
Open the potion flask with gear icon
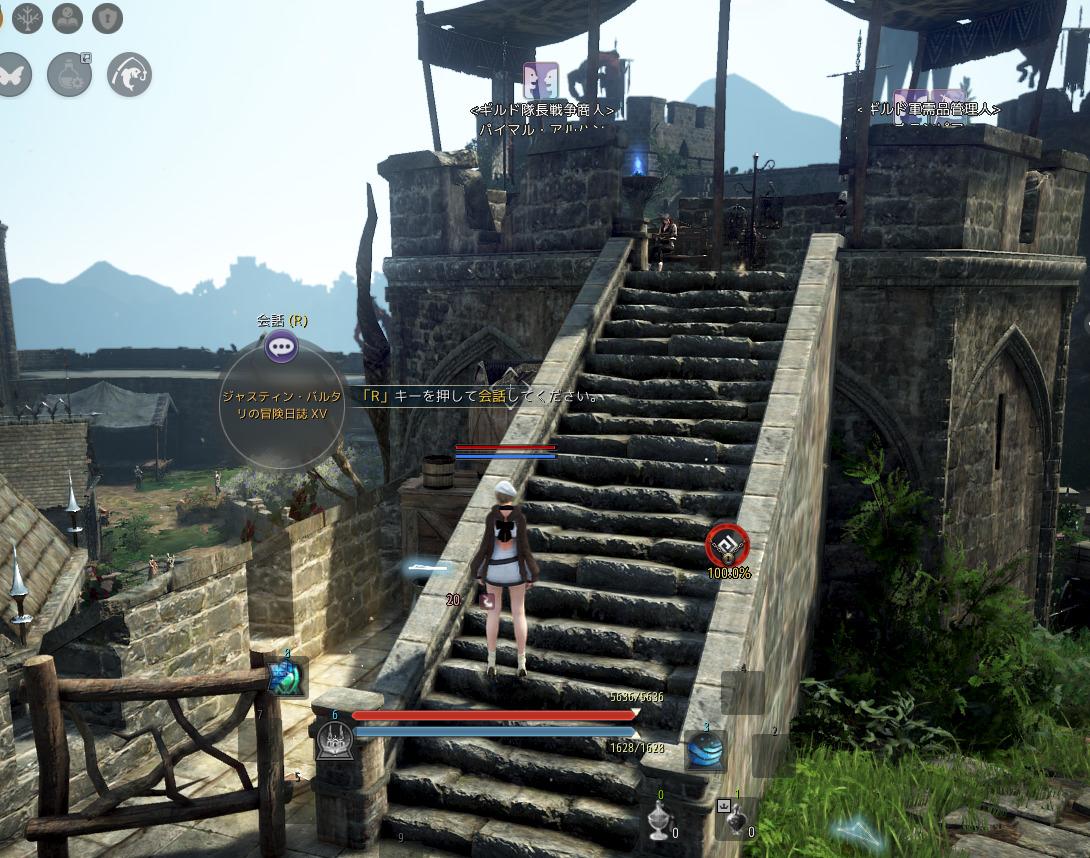click(x=70, y=75)
